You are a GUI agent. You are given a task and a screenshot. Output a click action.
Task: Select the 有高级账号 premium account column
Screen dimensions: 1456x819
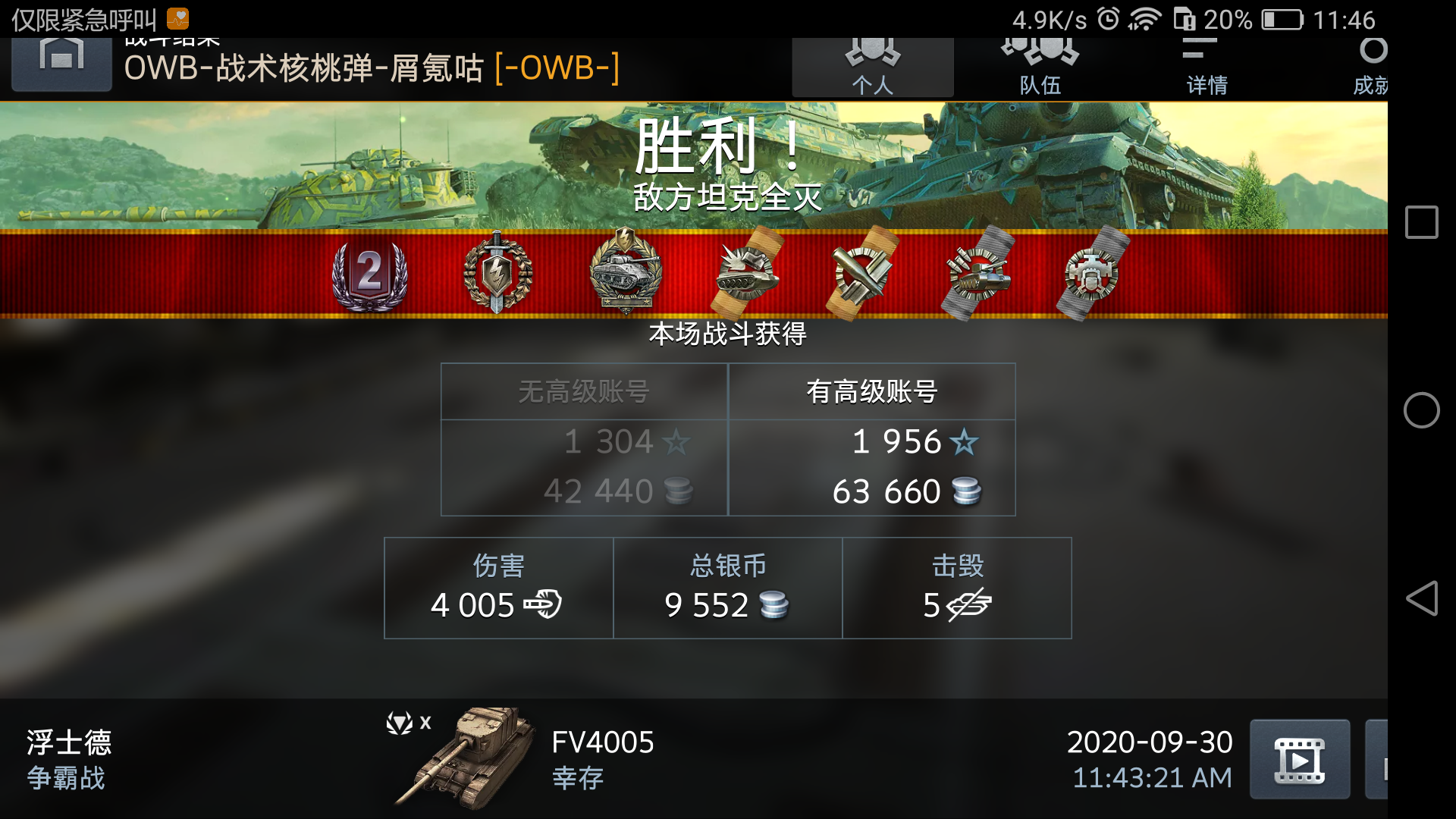tap(872, 440)
